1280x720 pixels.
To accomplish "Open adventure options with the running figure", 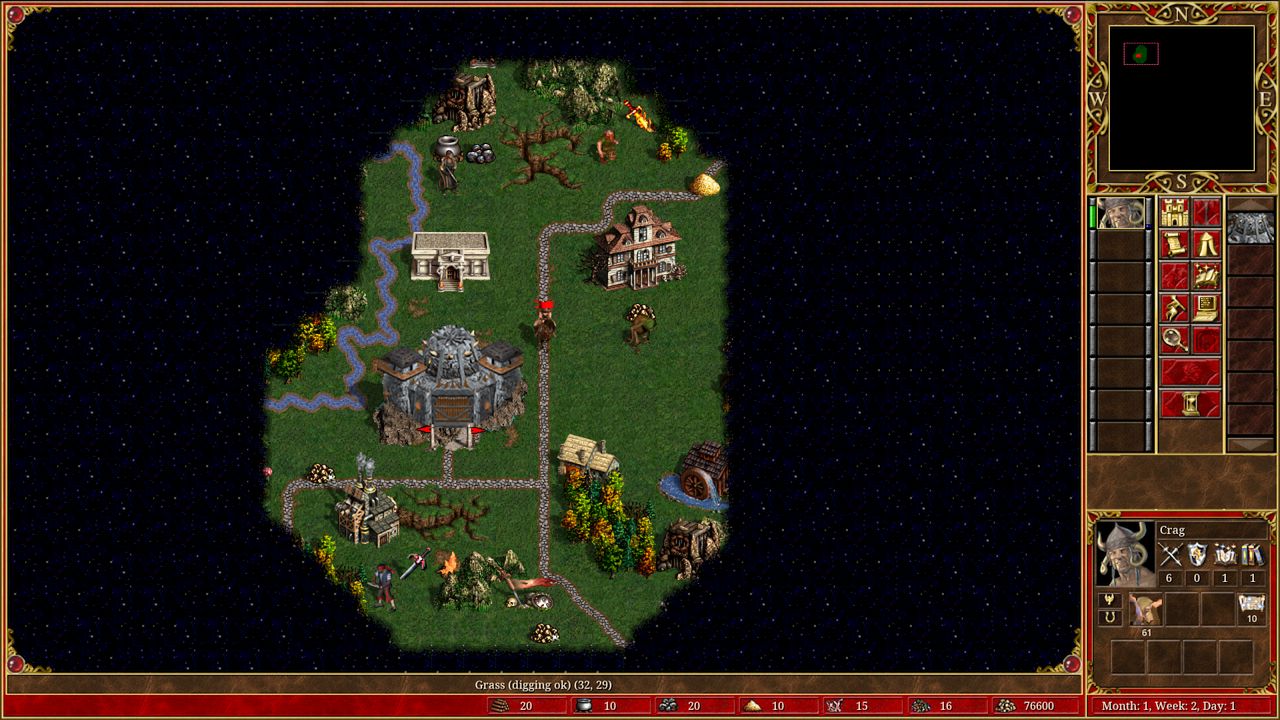I will click(x=1174, y=308).
